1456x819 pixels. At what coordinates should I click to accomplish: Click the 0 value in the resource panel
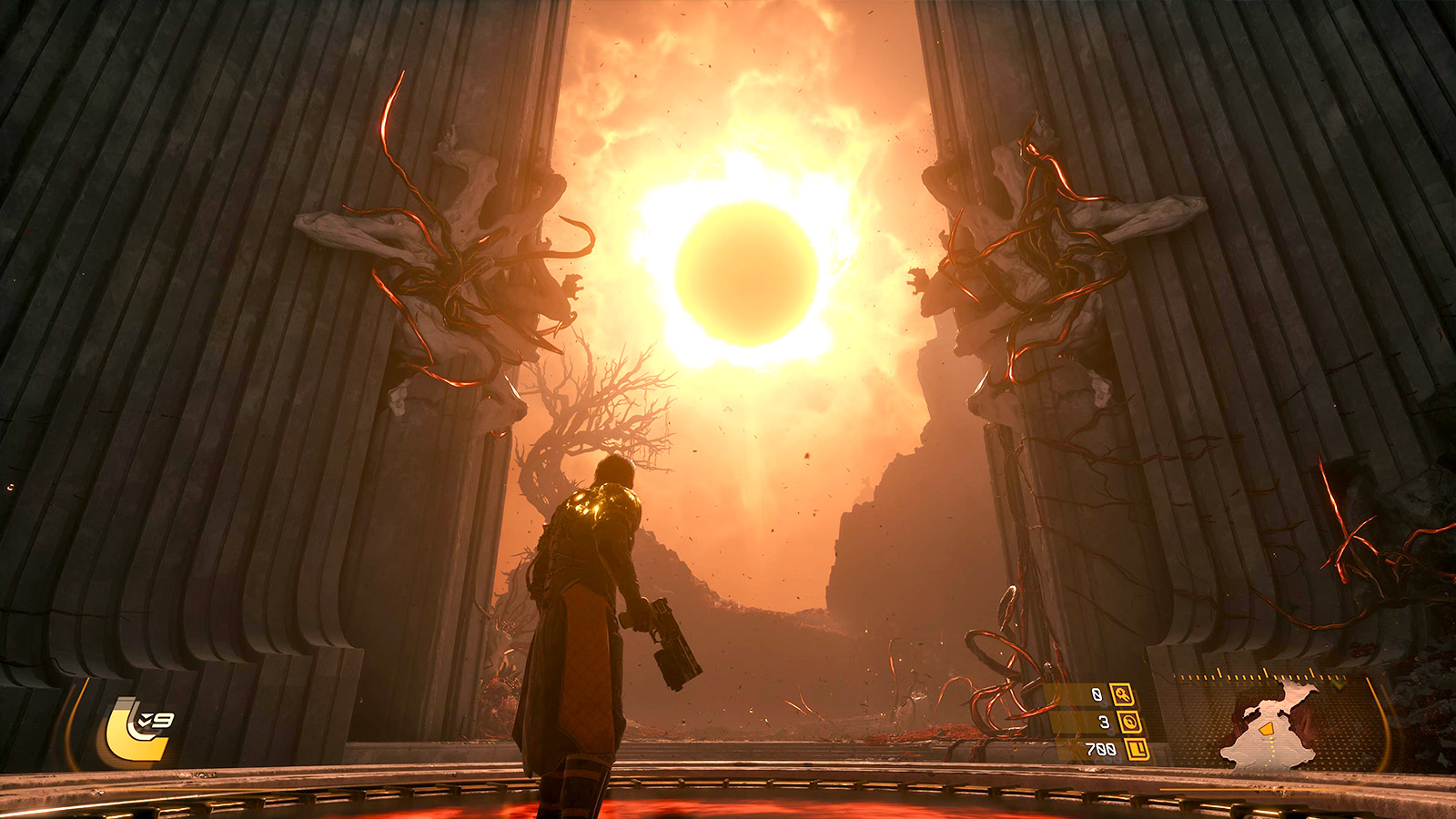tap(1097, 694)
